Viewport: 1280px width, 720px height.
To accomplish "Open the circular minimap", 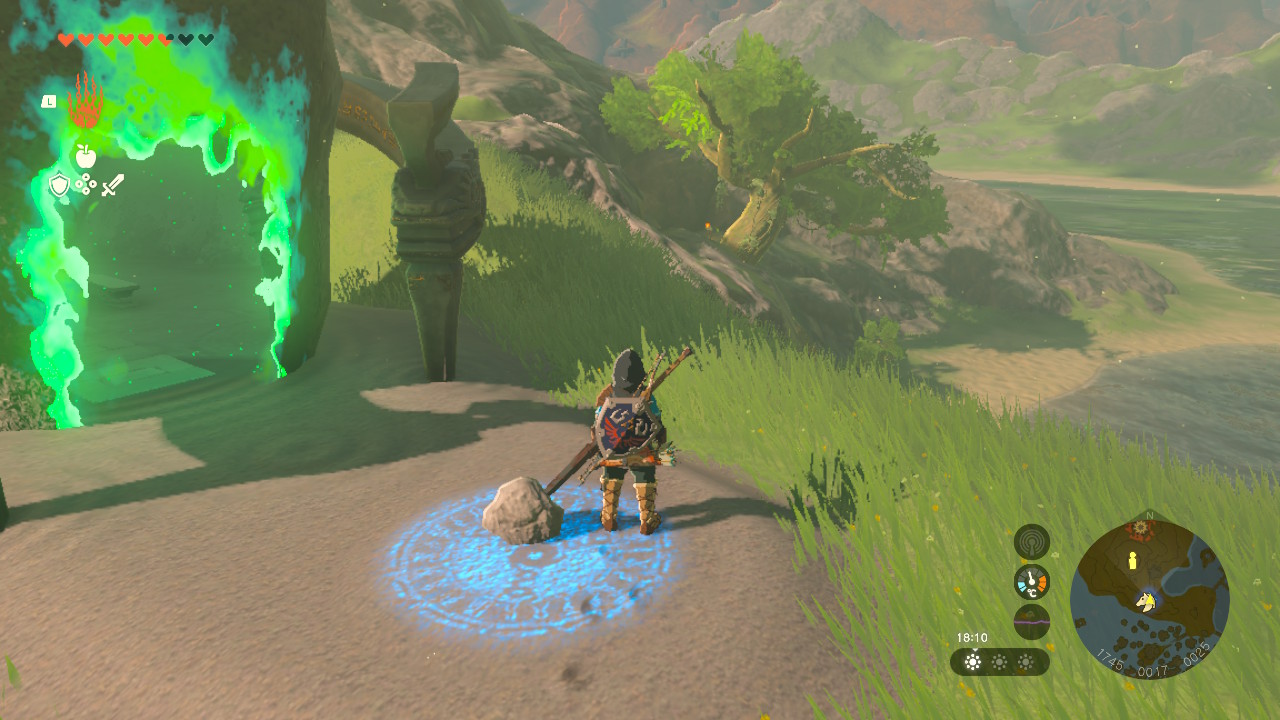I will click(x=1149, y=599).
